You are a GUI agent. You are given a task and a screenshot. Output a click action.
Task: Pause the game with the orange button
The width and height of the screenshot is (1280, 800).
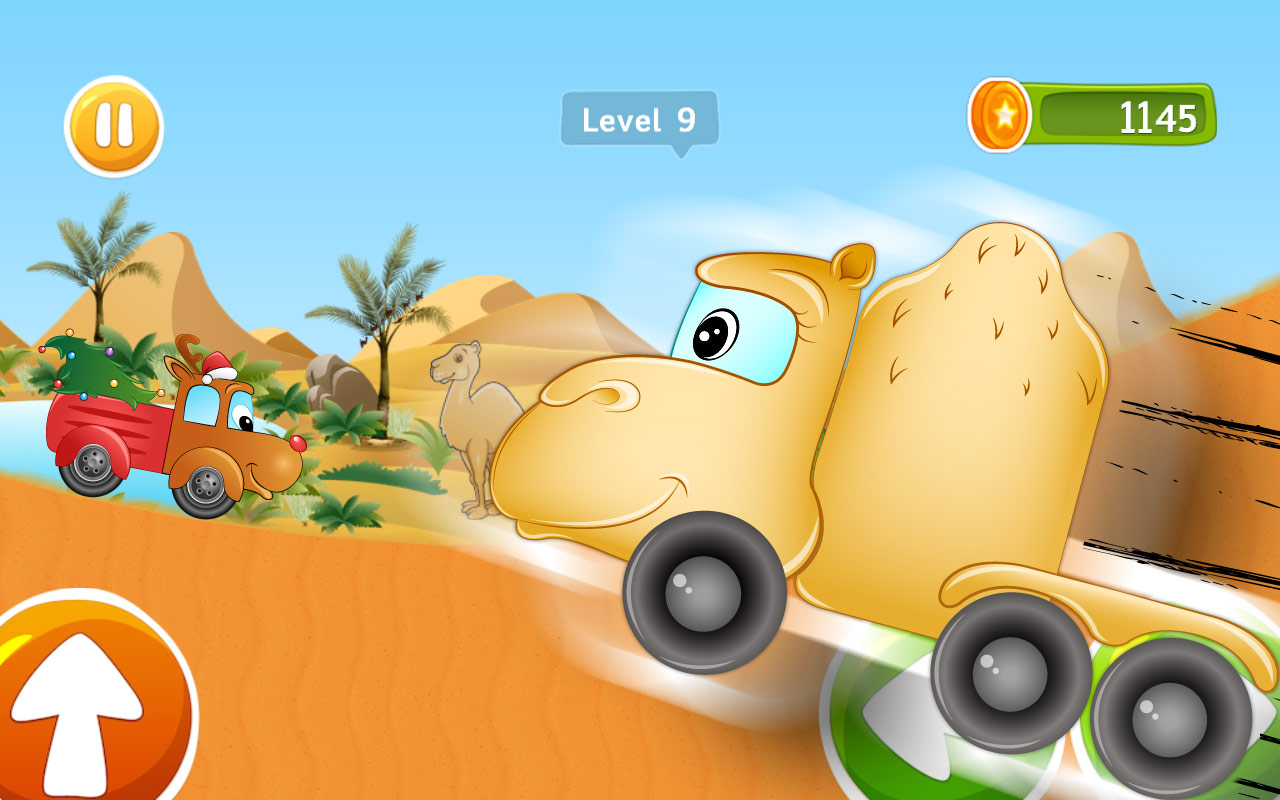pyautogui.click(x=114, y=126)
